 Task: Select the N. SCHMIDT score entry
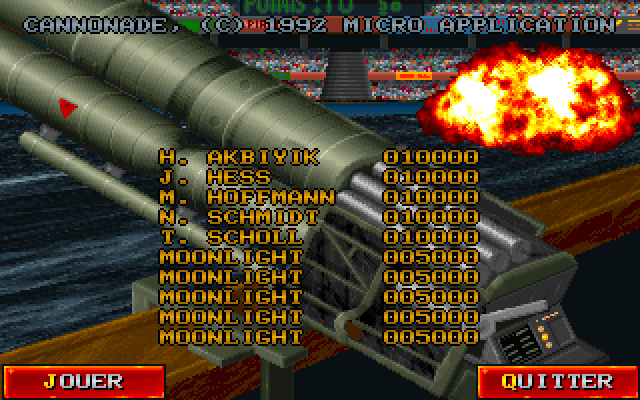pos(318,217)
